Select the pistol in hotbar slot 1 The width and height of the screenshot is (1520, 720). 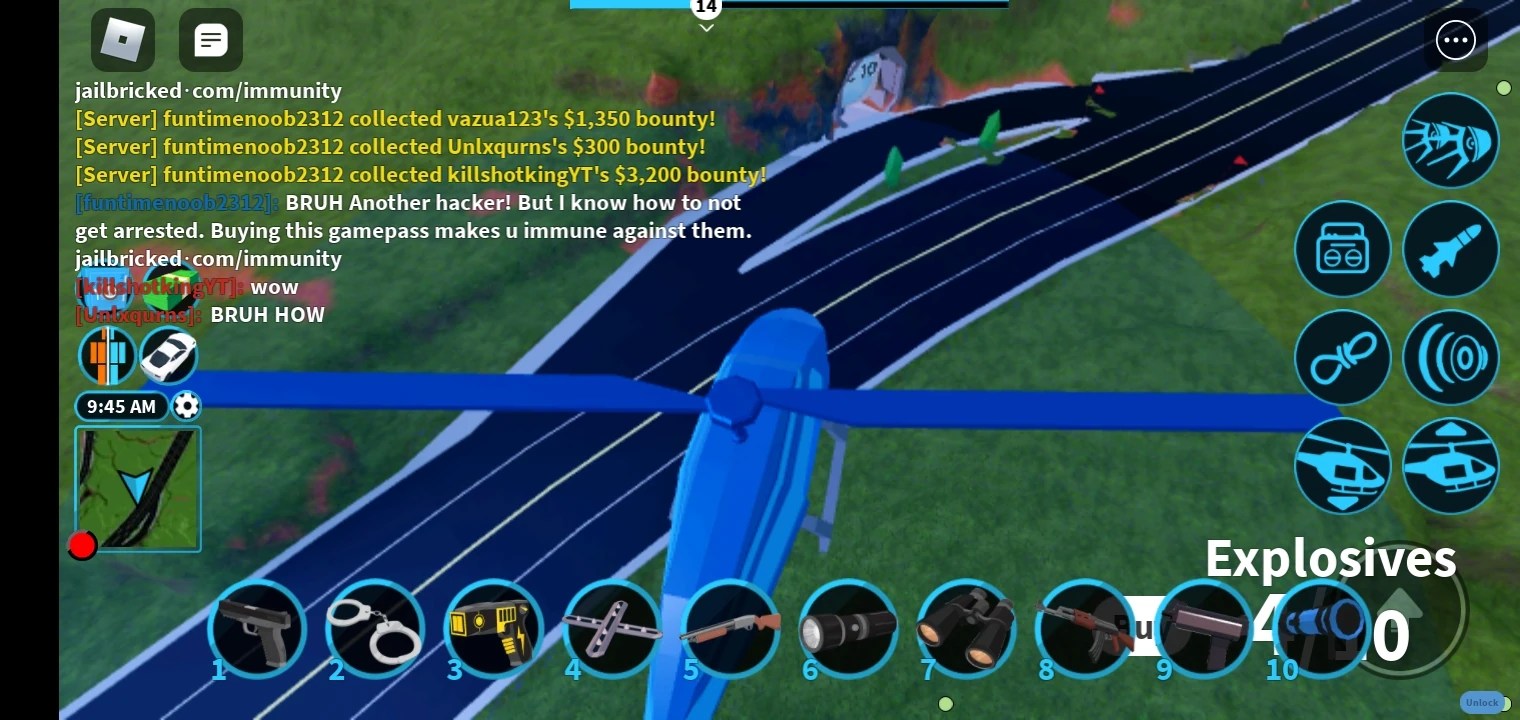[x=257, y=630]
